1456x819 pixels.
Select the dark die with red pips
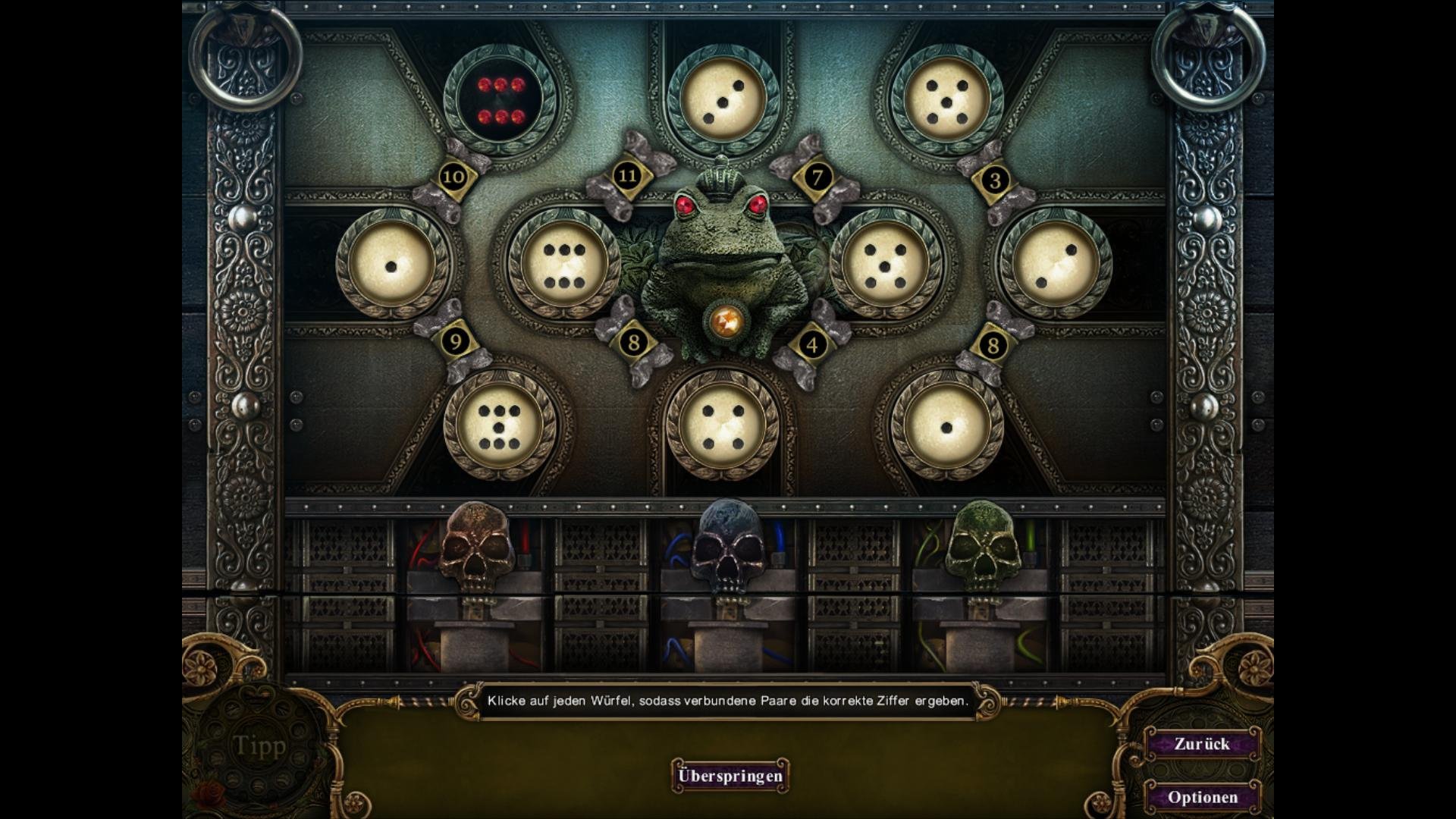point(500,101)
